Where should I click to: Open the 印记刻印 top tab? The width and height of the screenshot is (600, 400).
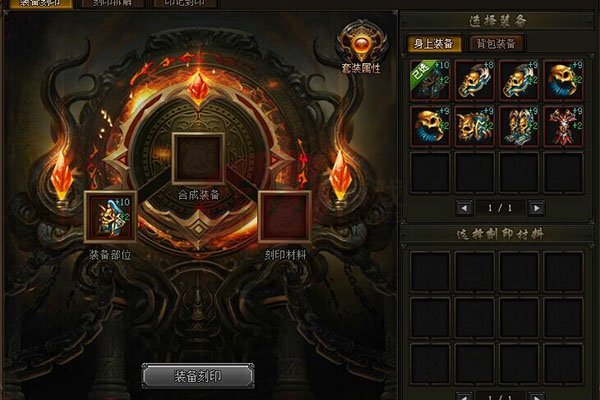point(185,3)
